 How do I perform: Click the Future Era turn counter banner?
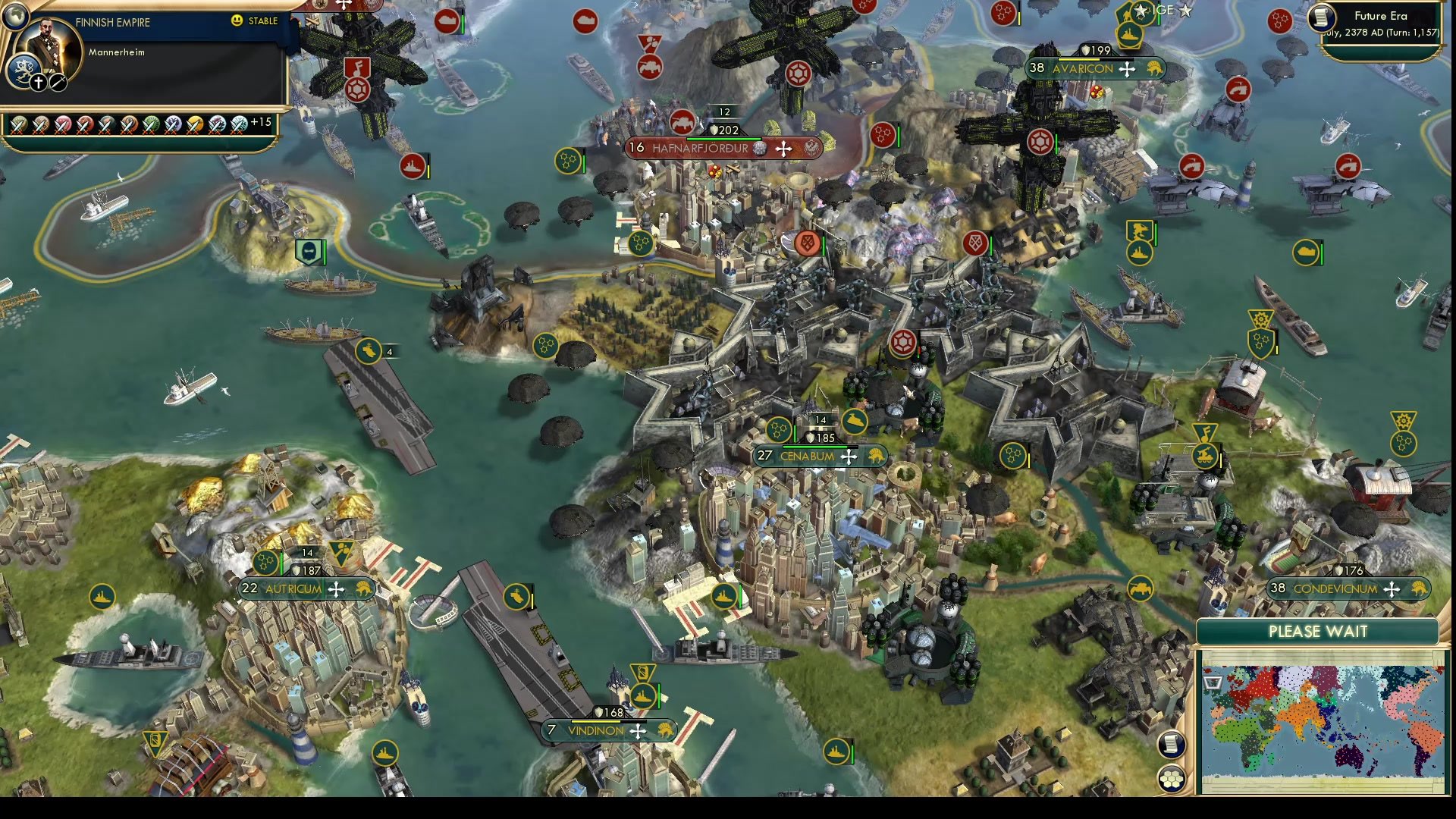tap(1380, 23)
